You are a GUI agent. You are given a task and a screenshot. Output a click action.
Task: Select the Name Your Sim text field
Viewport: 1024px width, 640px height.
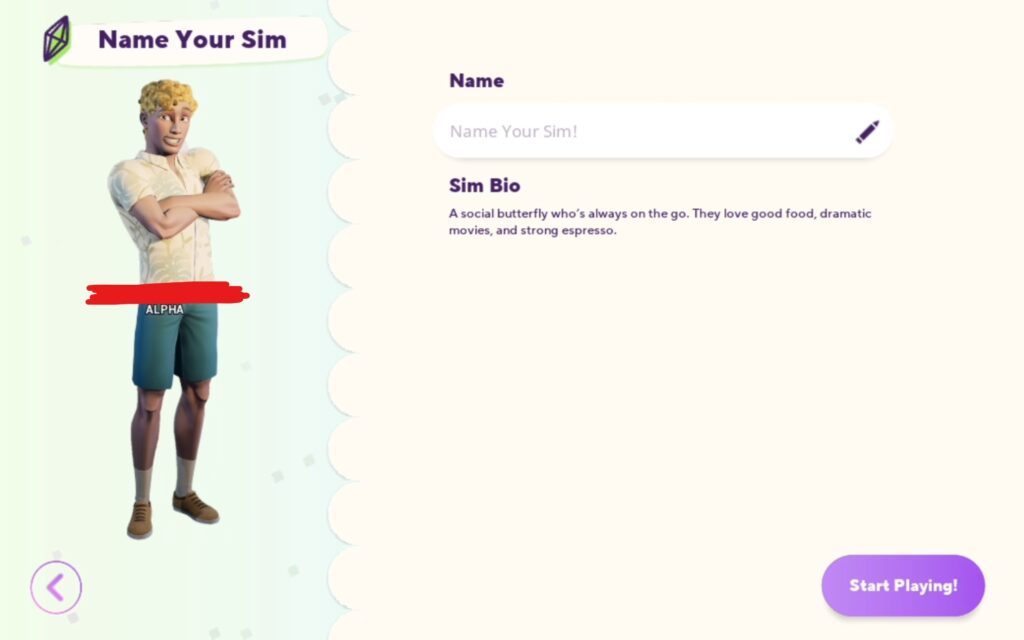640,131
